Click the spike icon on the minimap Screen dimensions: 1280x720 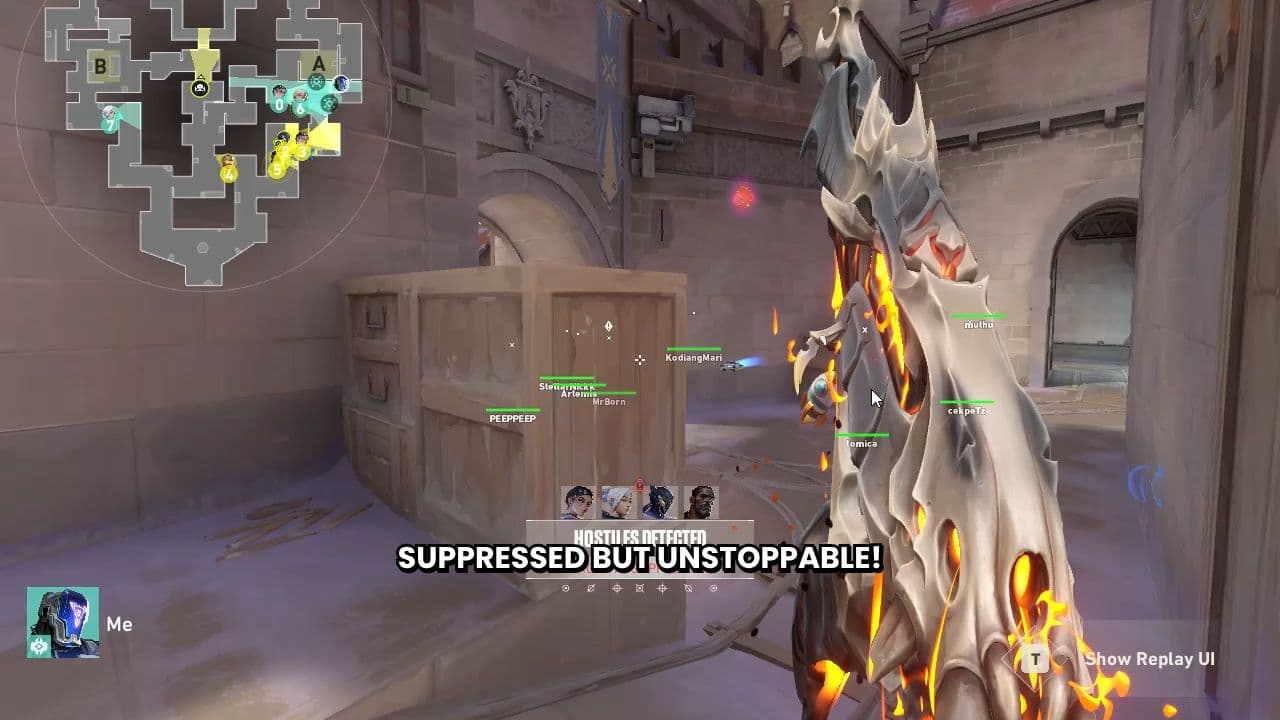200,88
